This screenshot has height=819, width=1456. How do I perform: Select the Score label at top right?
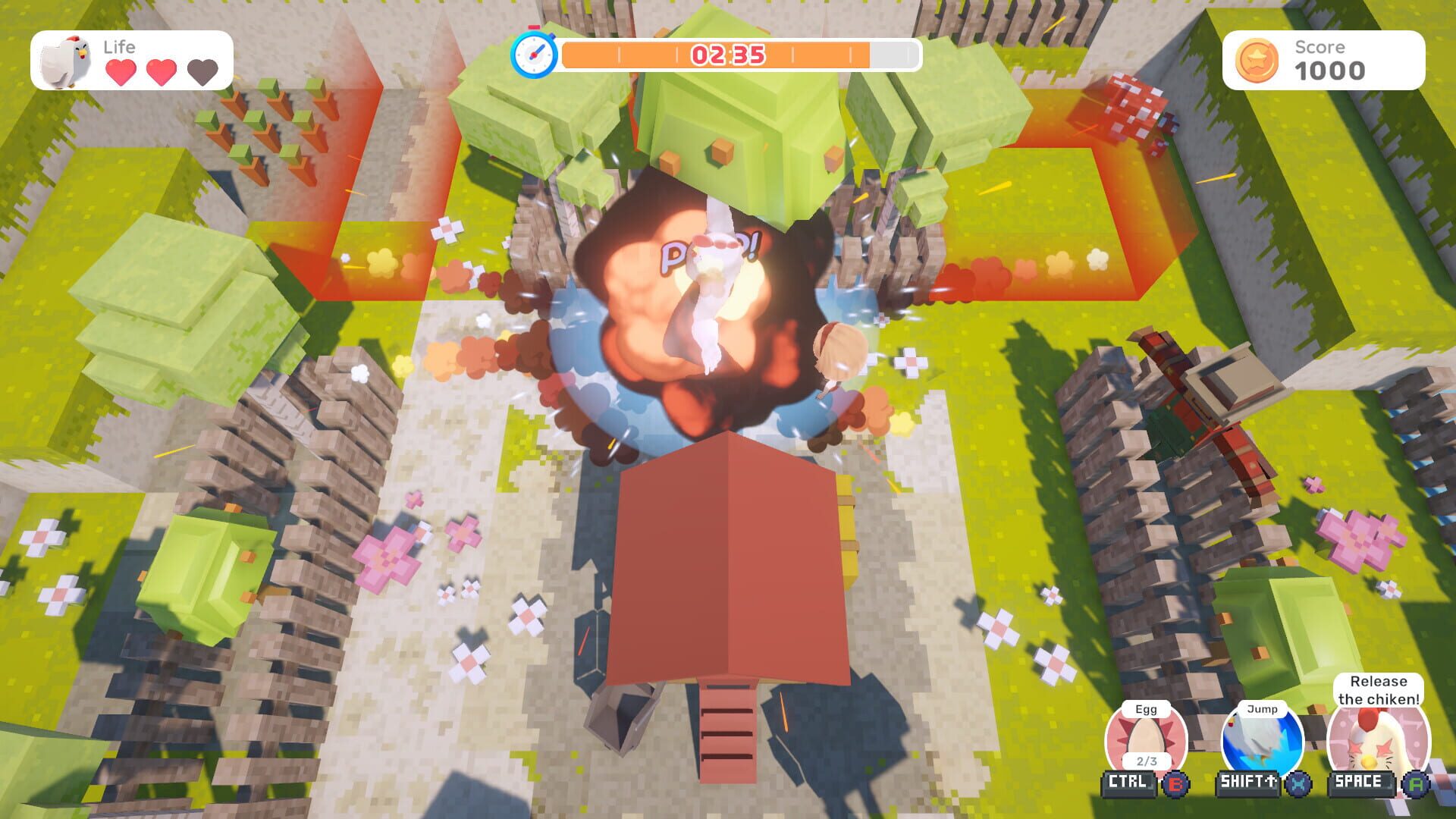[x=1320, y=47]
